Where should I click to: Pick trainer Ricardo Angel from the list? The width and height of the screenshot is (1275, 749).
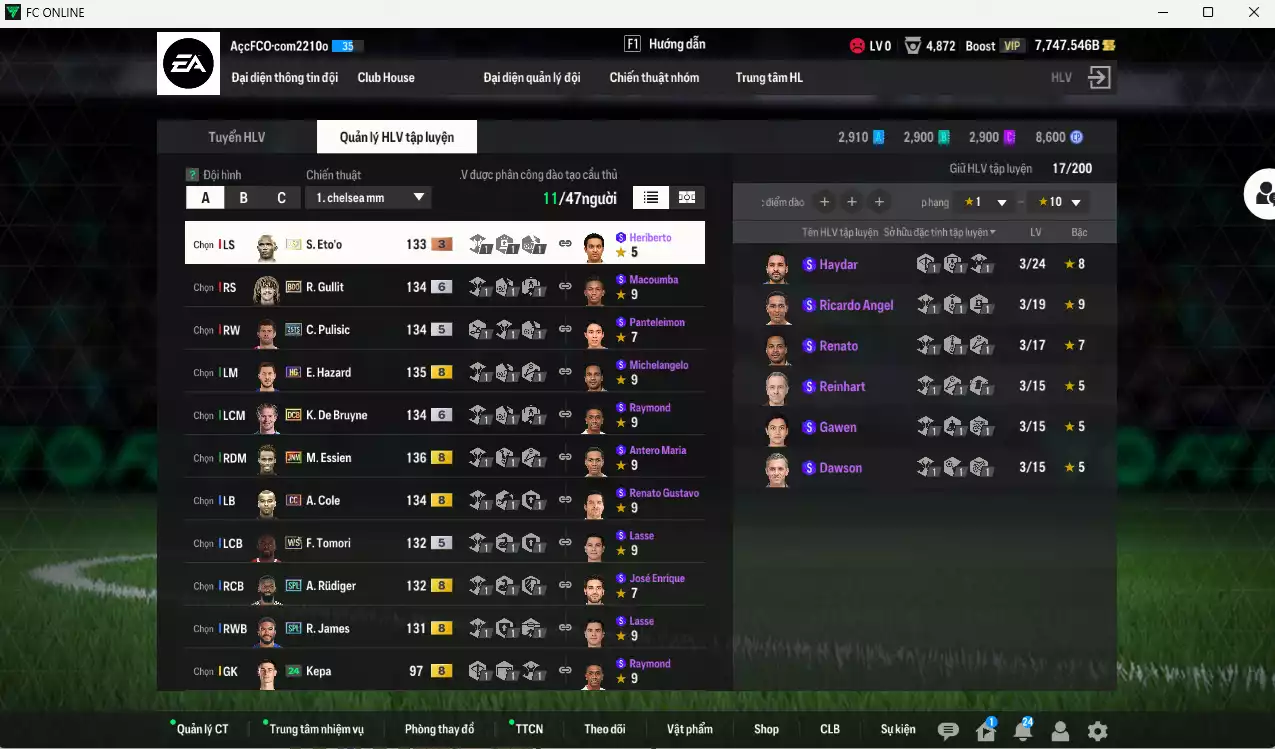(x=856, y=305)
